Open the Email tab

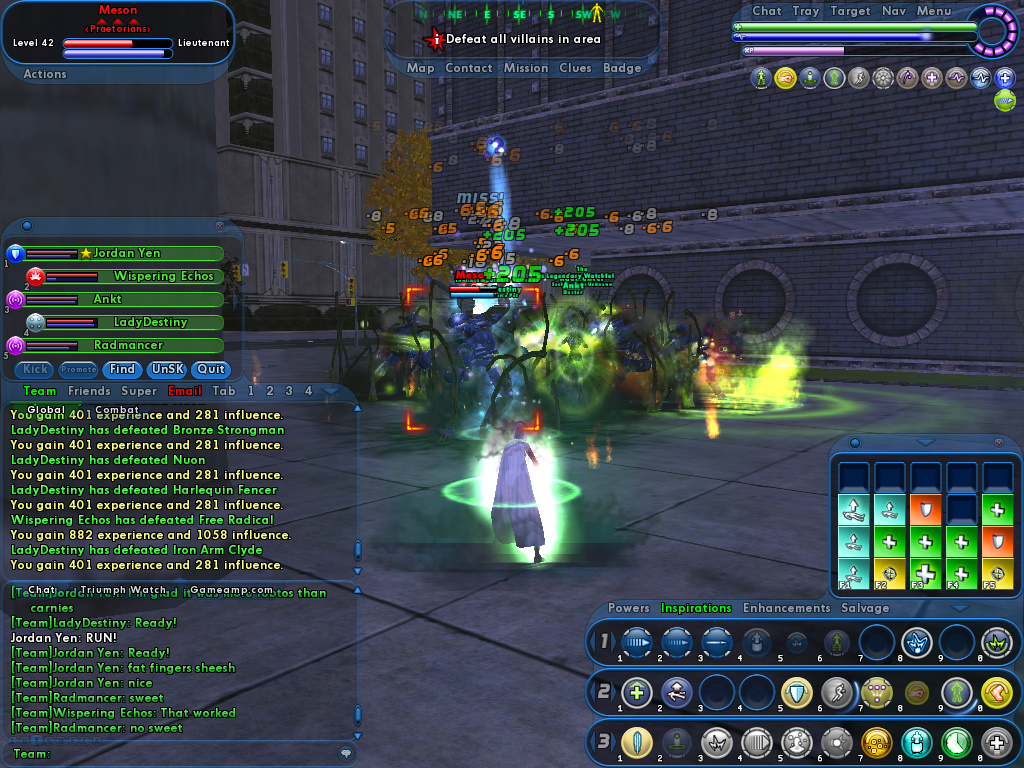tap(185, 391)
